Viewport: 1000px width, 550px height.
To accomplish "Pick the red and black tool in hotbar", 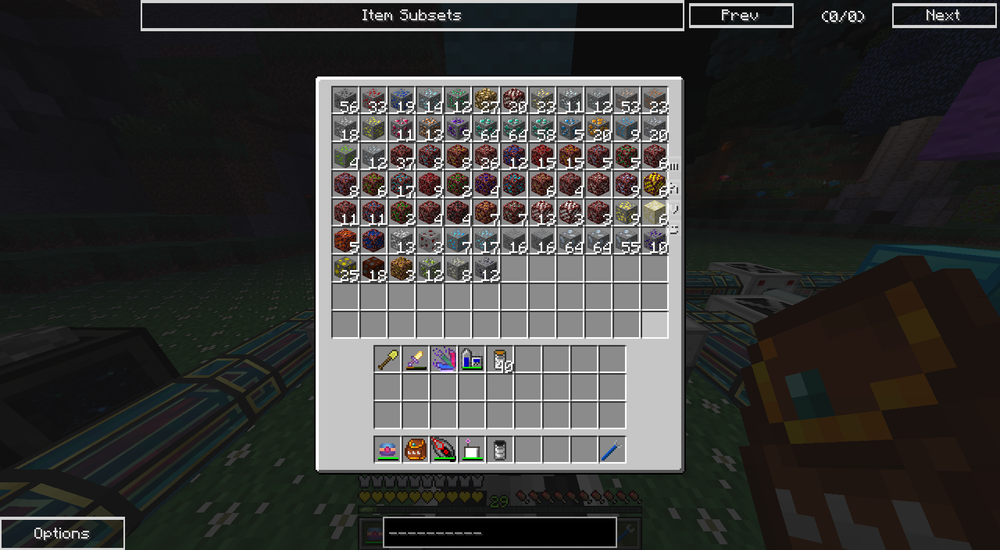I will click(x=444, y=449).
